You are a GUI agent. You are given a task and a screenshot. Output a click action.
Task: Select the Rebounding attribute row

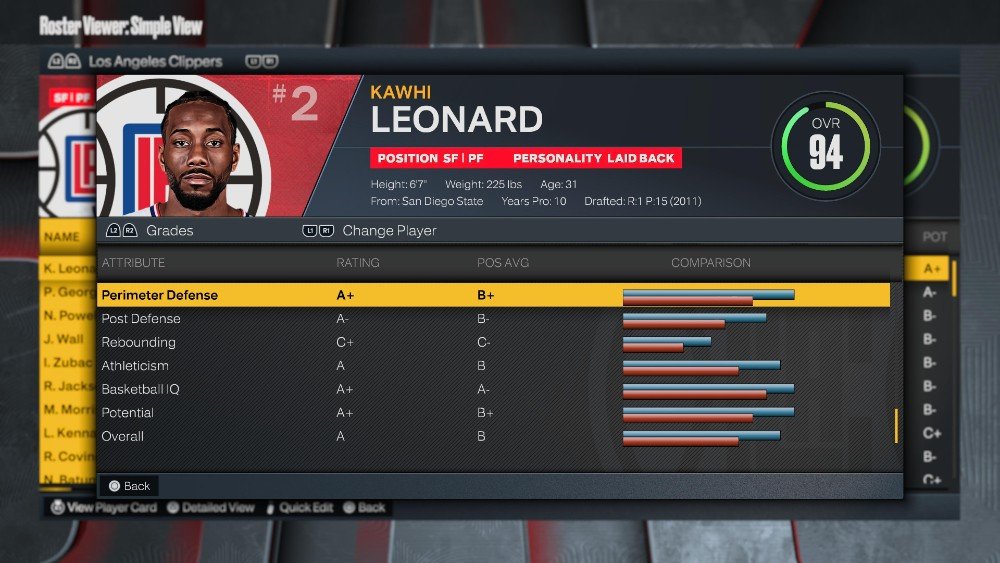pos(495,342)
